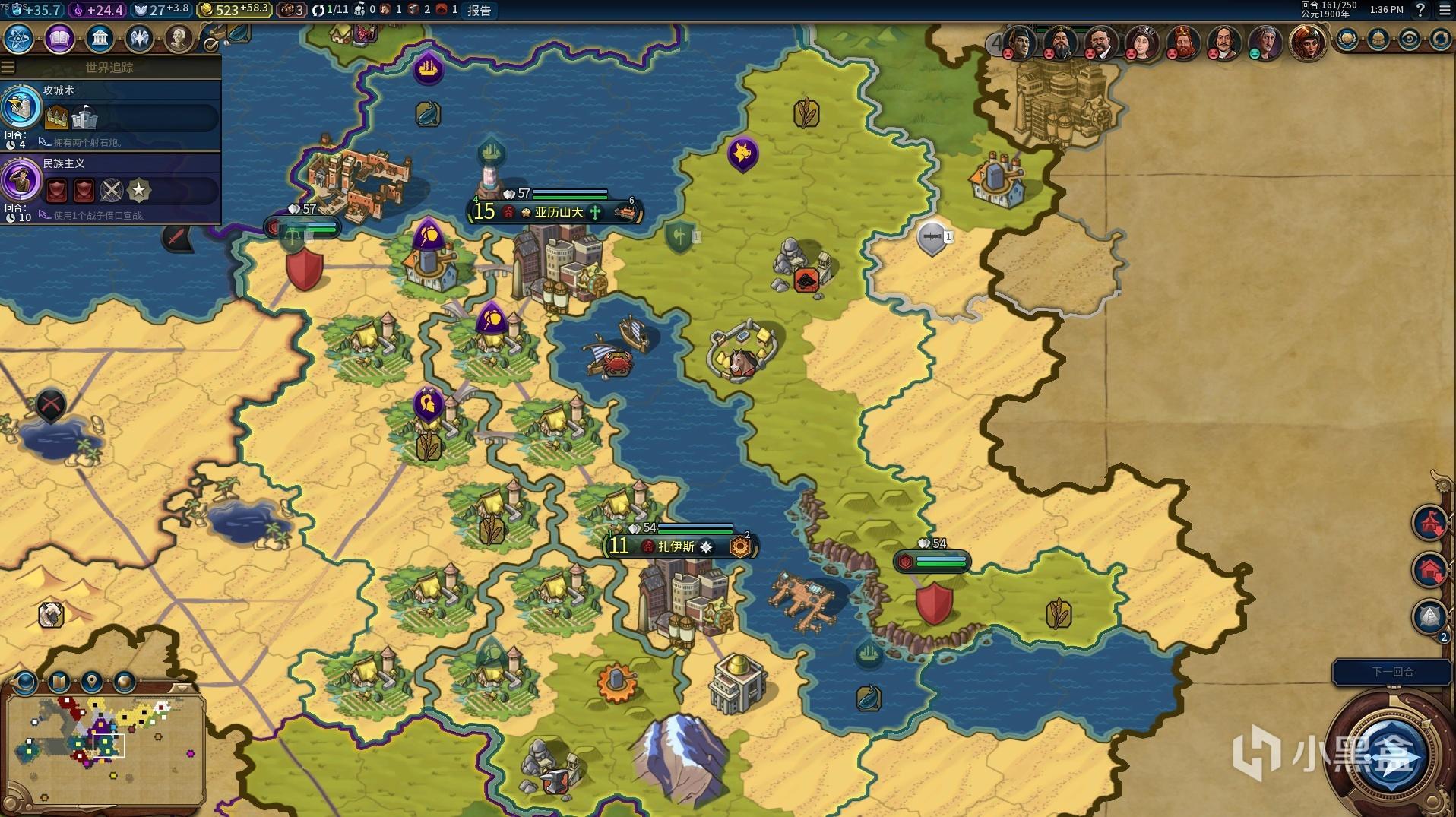Open the 报告 reports button
Viewport: 1456px width, 817px height.
pyautogui.click(x=479, y=10)
